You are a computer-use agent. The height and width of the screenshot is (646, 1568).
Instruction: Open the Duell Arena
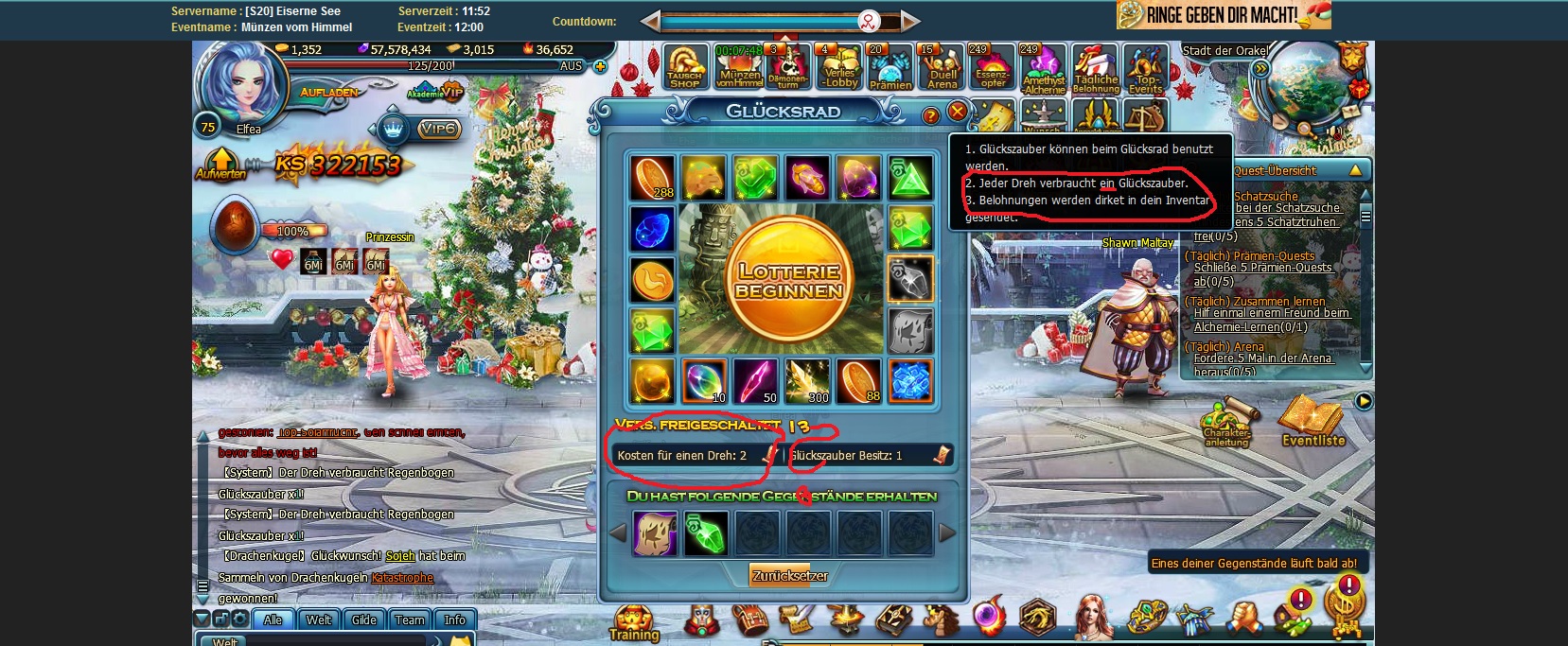click(942, 67)
